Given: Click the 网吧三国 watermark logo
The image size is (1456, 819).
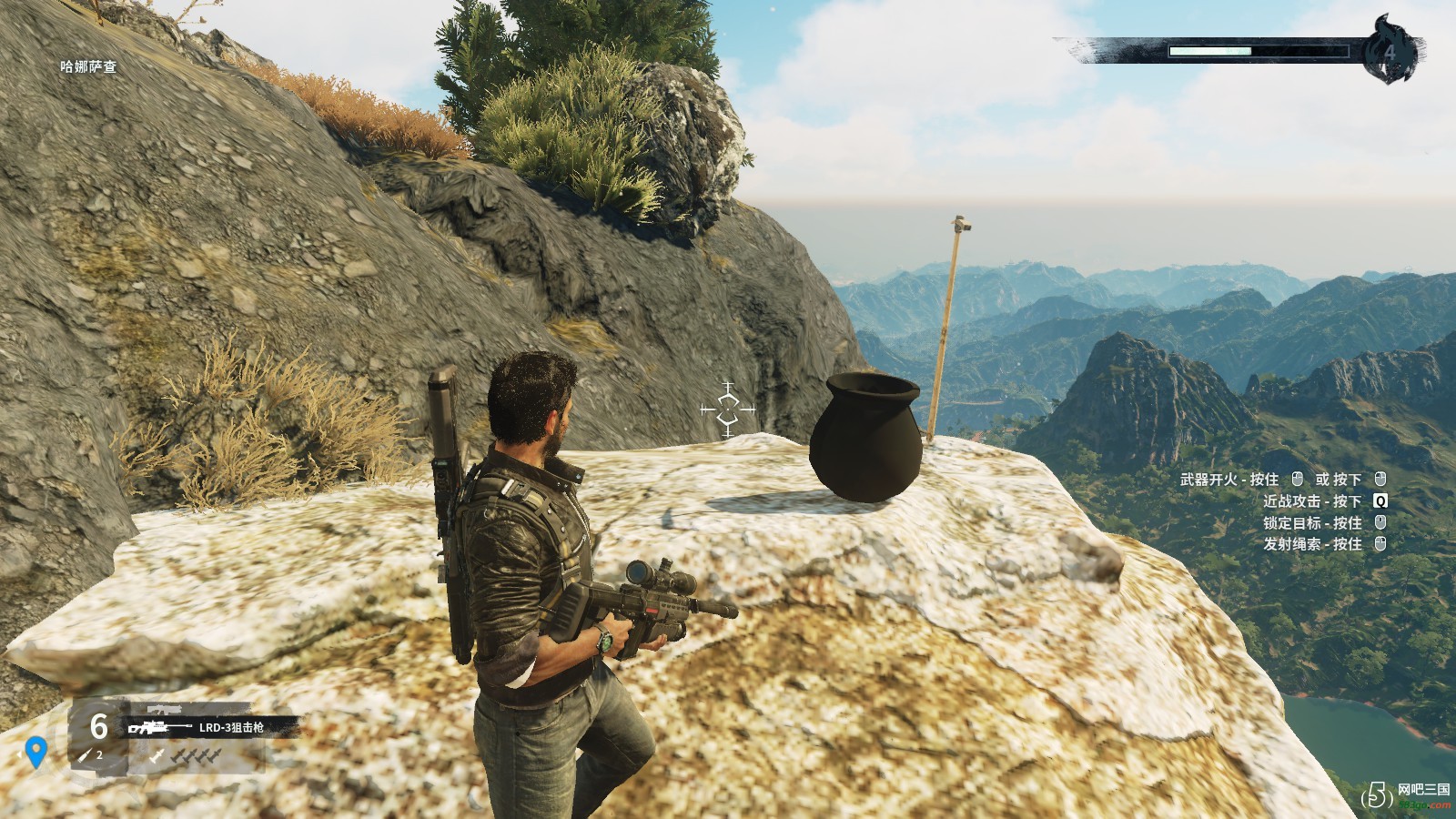Looking at the screenshot, I should point(1406,794).
